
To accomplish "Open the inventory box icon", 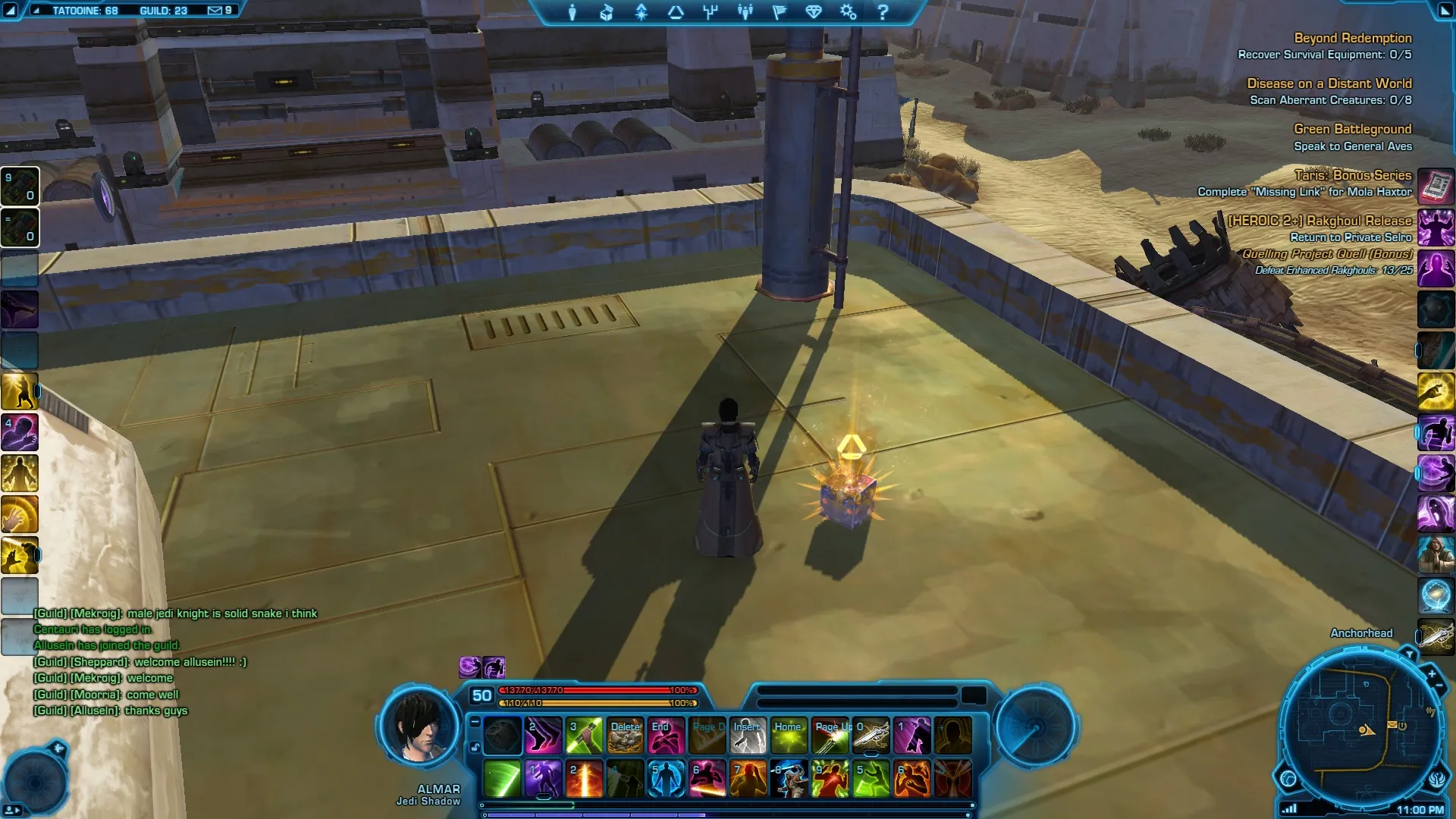I will [607, 12].
